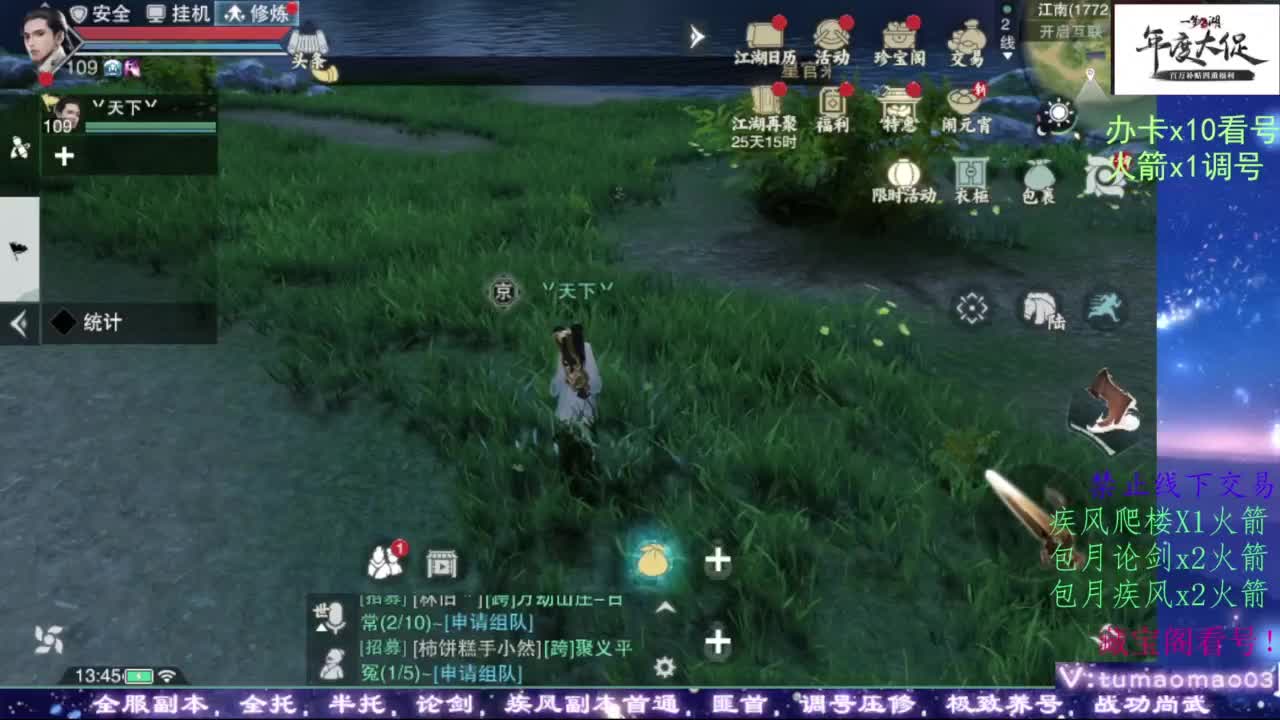Toggle the 修炼 cultivation mode

(261, 13)
